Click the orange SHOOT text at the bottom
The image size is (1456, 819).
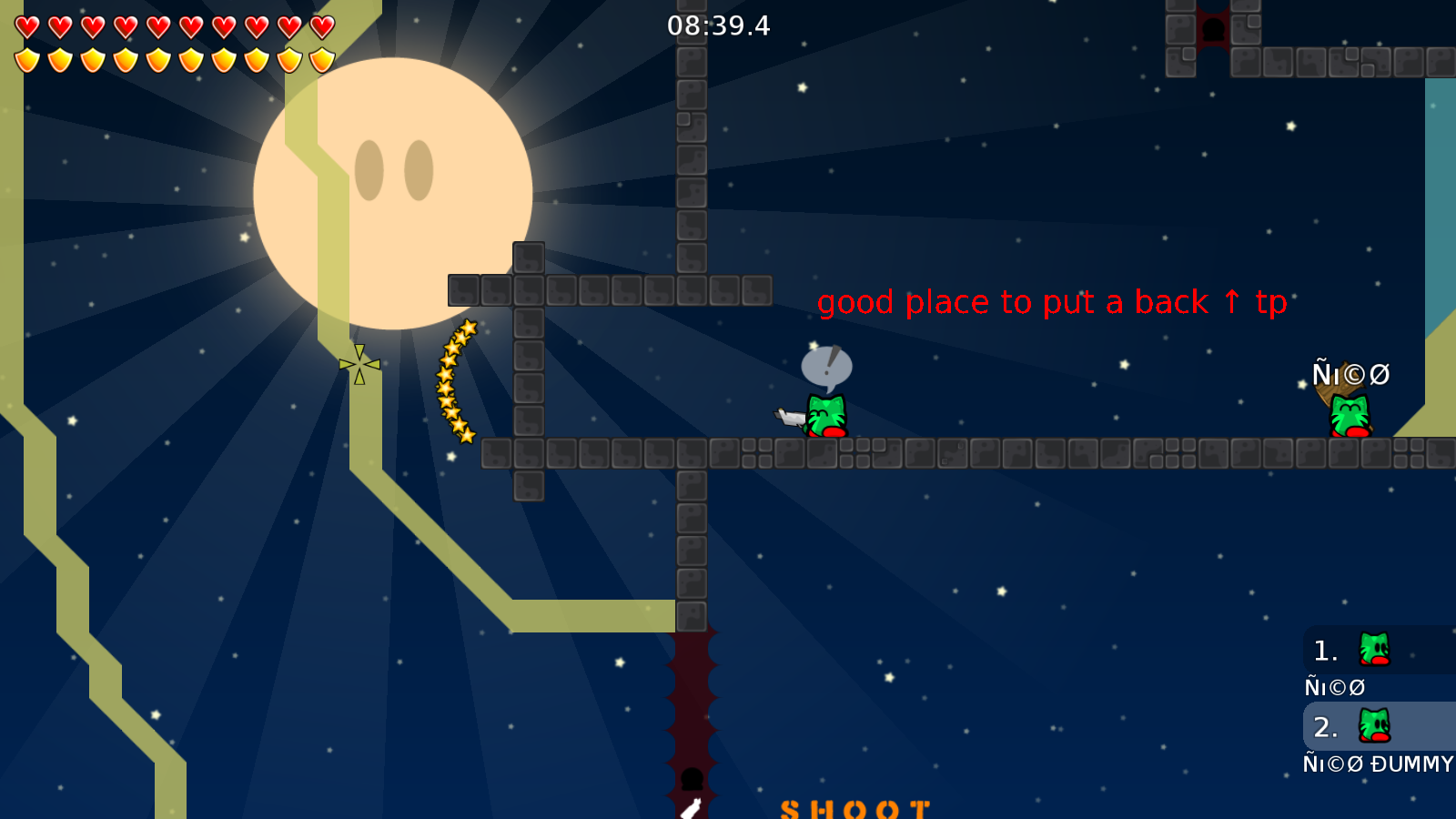tap(854, 808)
